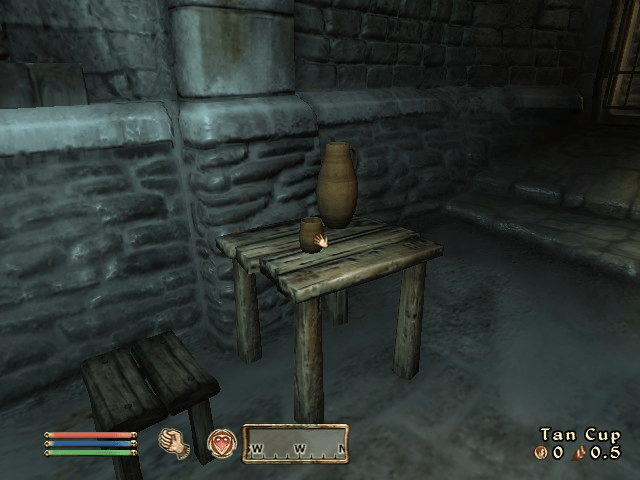Viewport: 640px width, 480px height.
Task: Click the compass direction bar
Action: coord(295,444)
